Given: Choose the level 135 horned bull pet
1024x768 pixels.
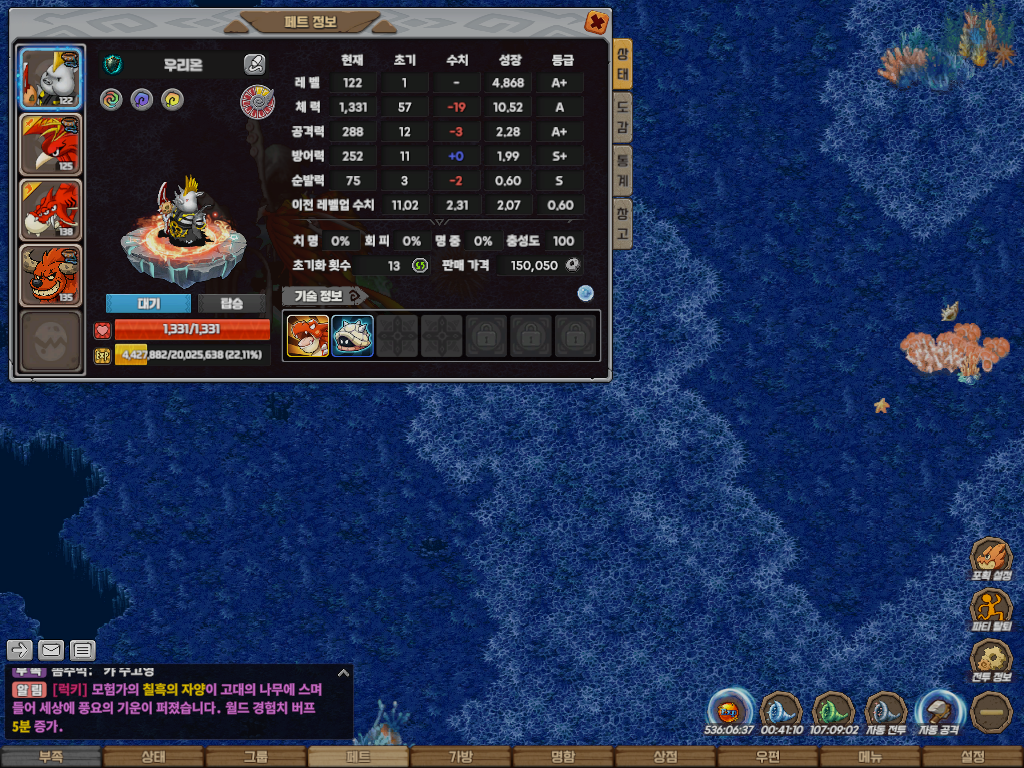Looking at the screenshot, I should coord(50,274).
